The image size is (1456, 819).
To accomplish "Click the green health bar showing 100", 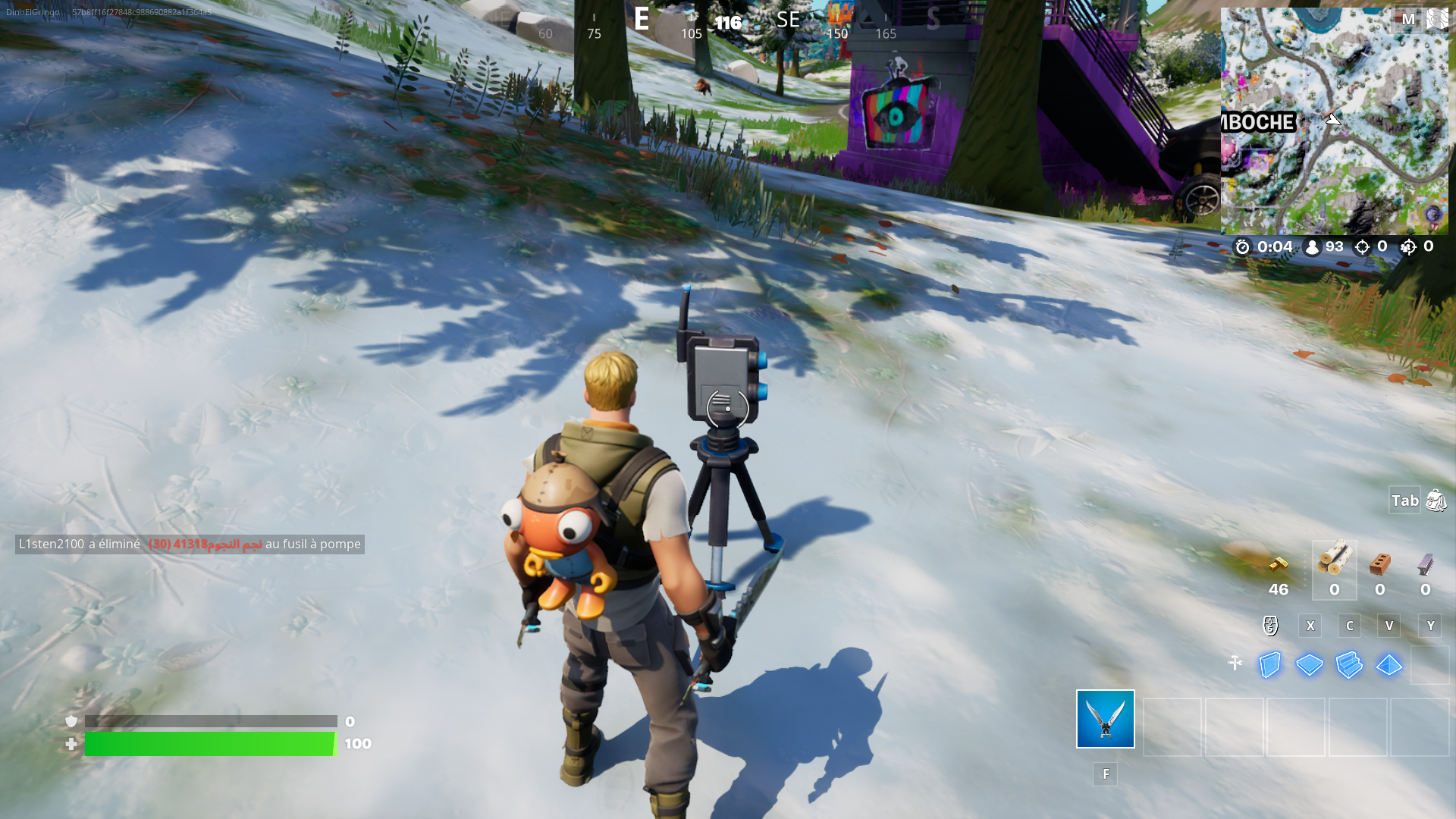I will pos(210,744).
